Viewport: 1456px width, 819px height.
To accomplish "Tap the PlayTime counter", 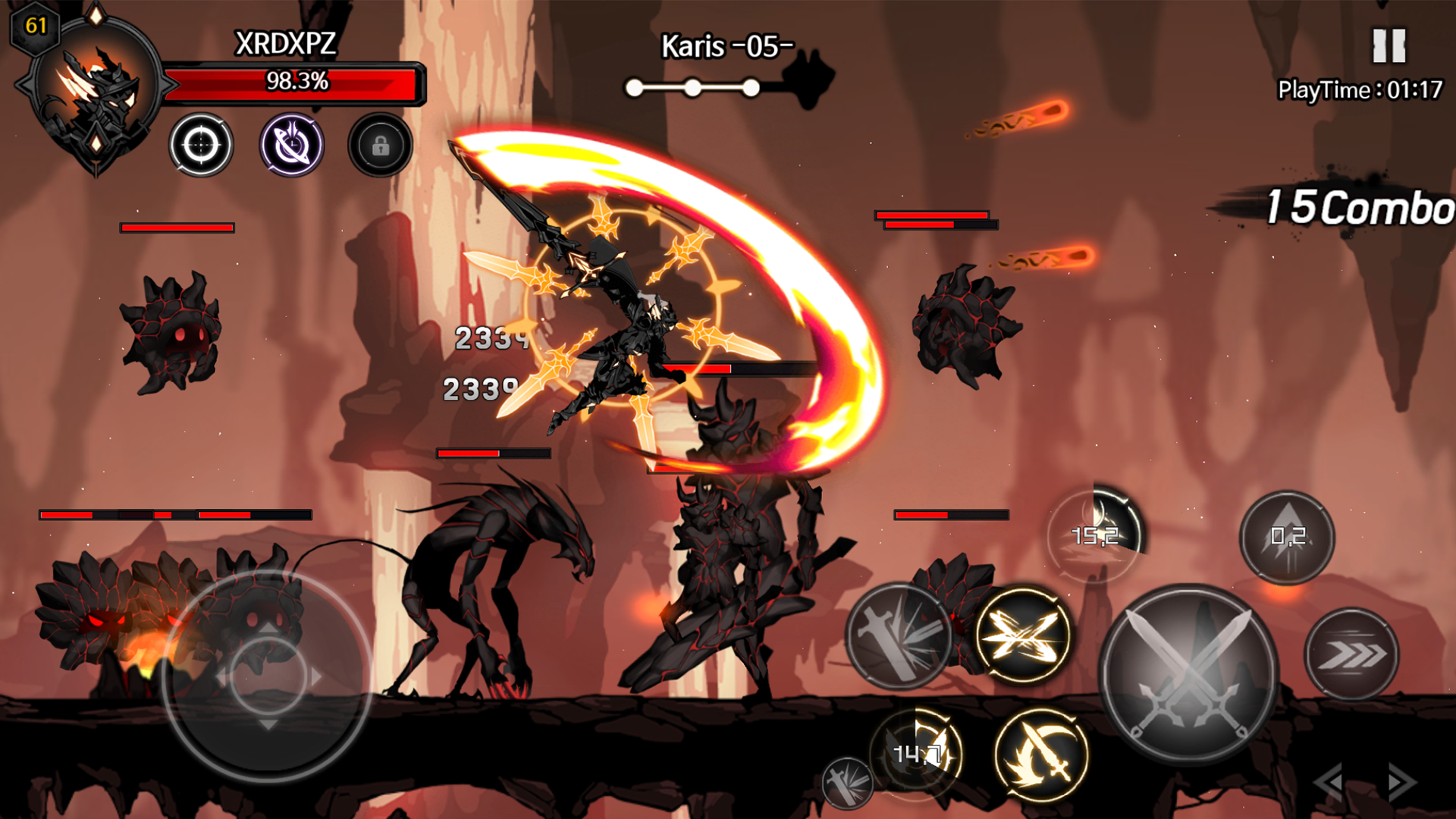I will [x=1360, y=89].
